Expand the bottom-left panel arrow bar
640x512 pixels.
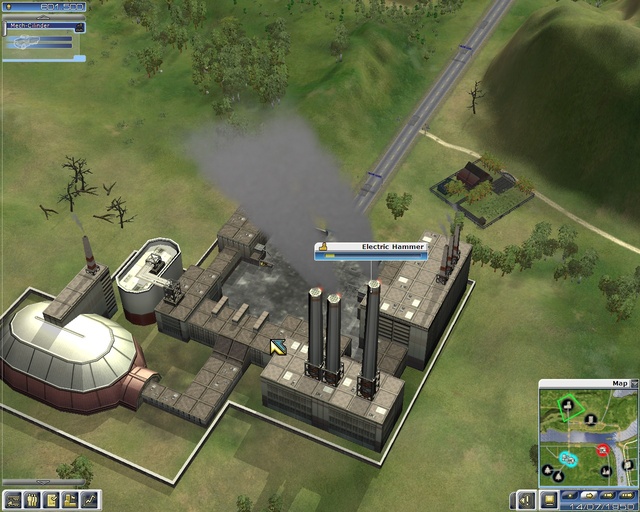(x=43, y=483)
